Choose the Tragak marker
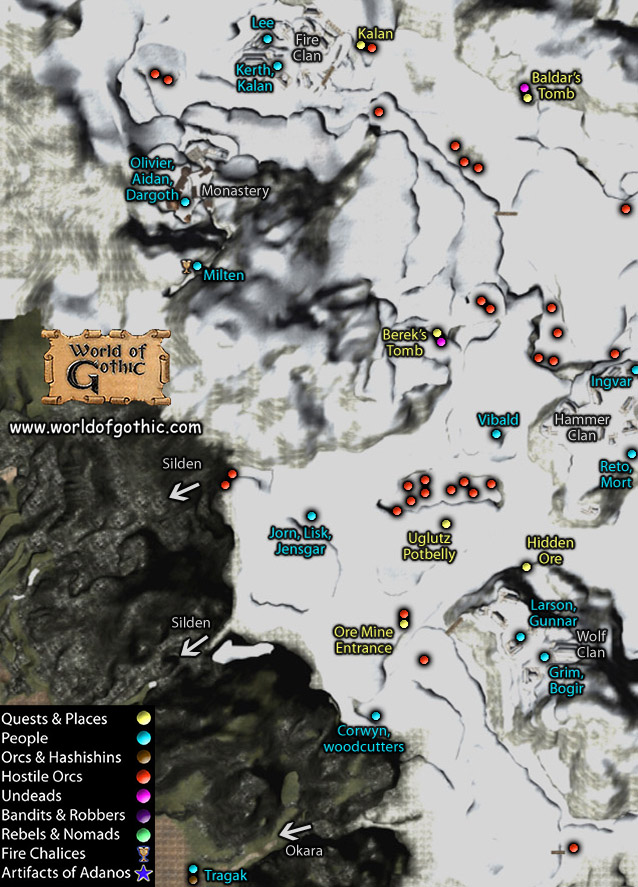Image resolution: width=638 pixels, height=887 pixels. 193,869
